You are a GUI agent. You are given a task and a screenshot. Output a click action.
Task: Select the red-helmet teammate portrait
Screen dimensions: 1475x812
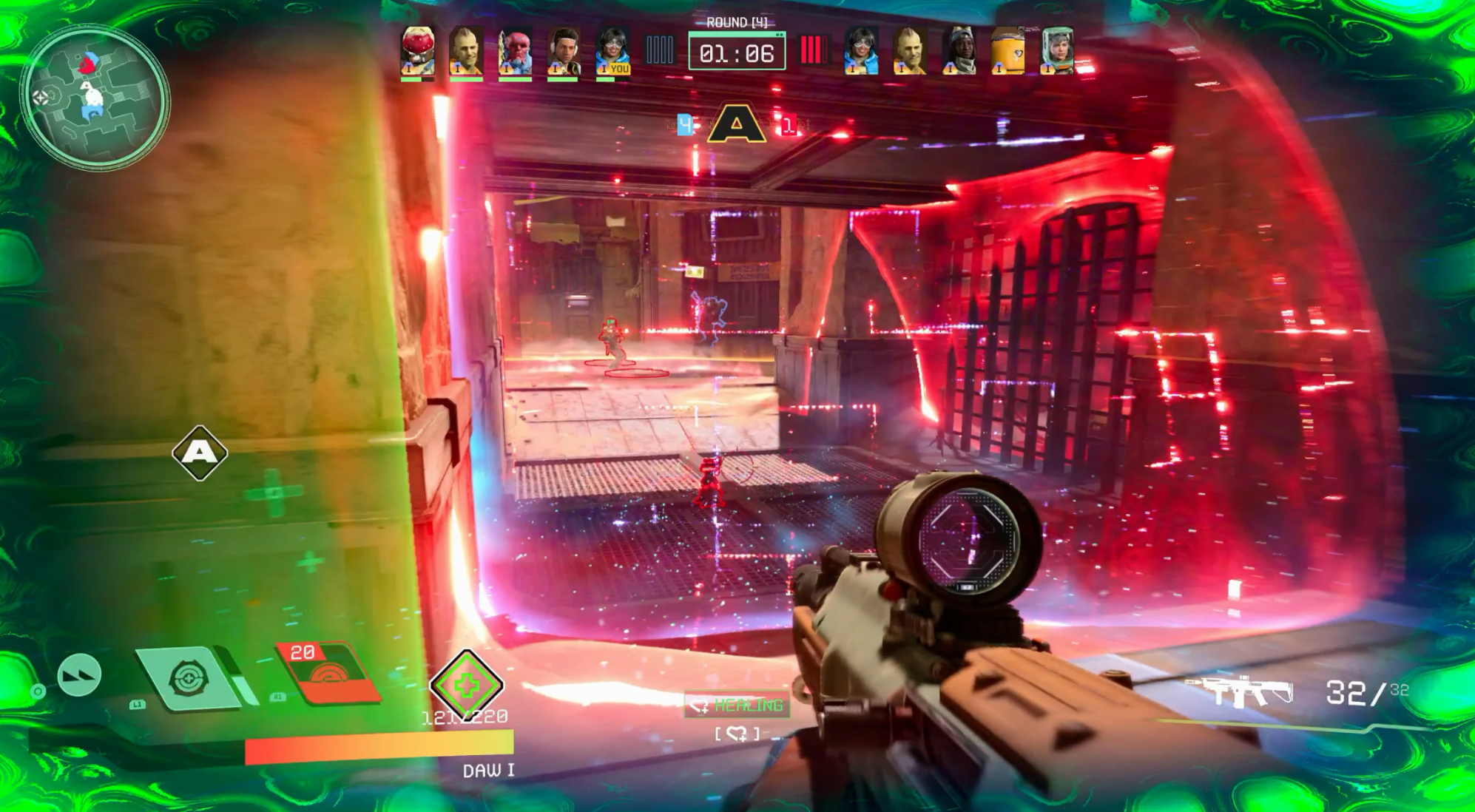click(417, 50)
